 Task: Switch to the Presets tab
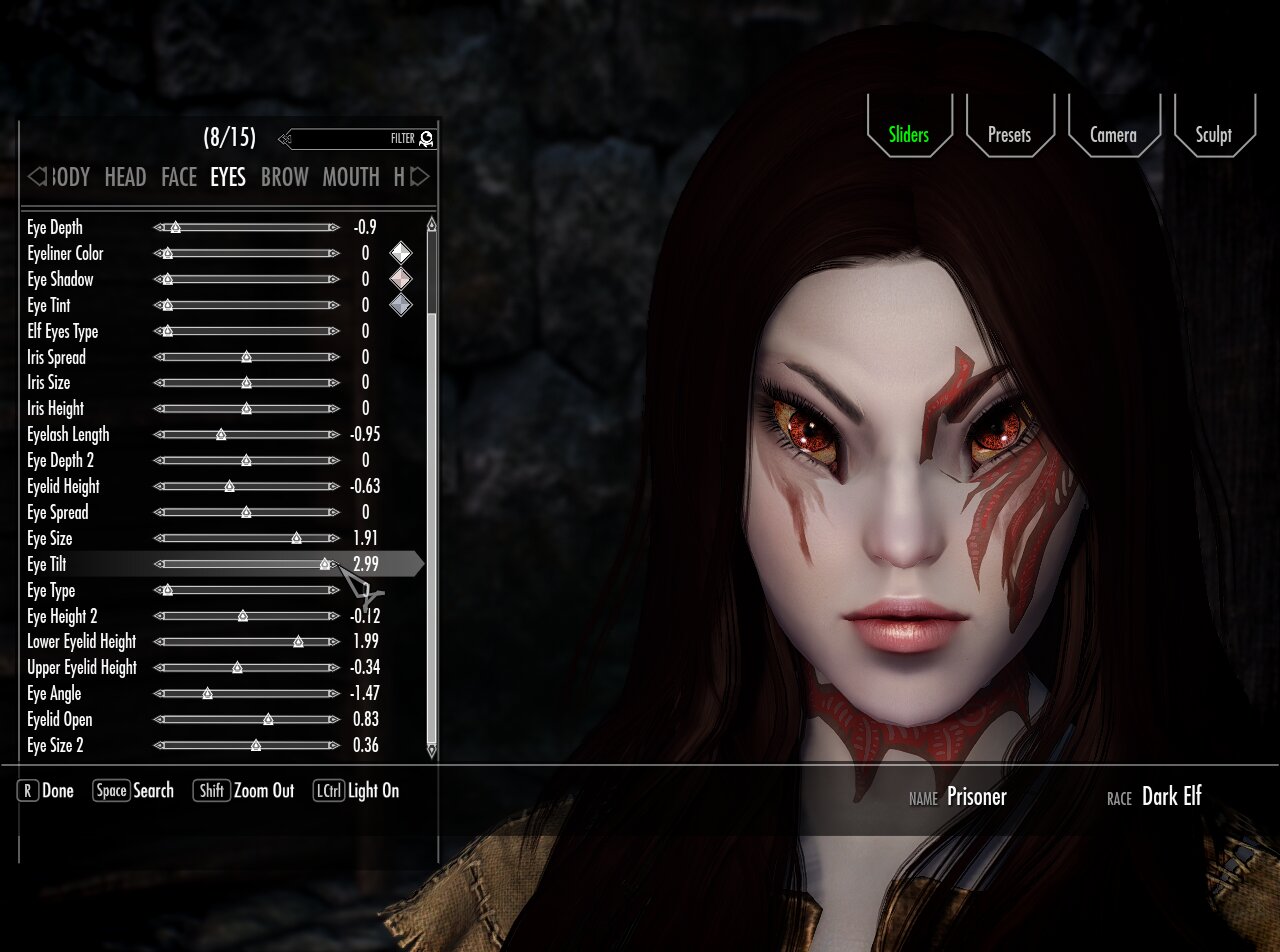pos(1009,135)
